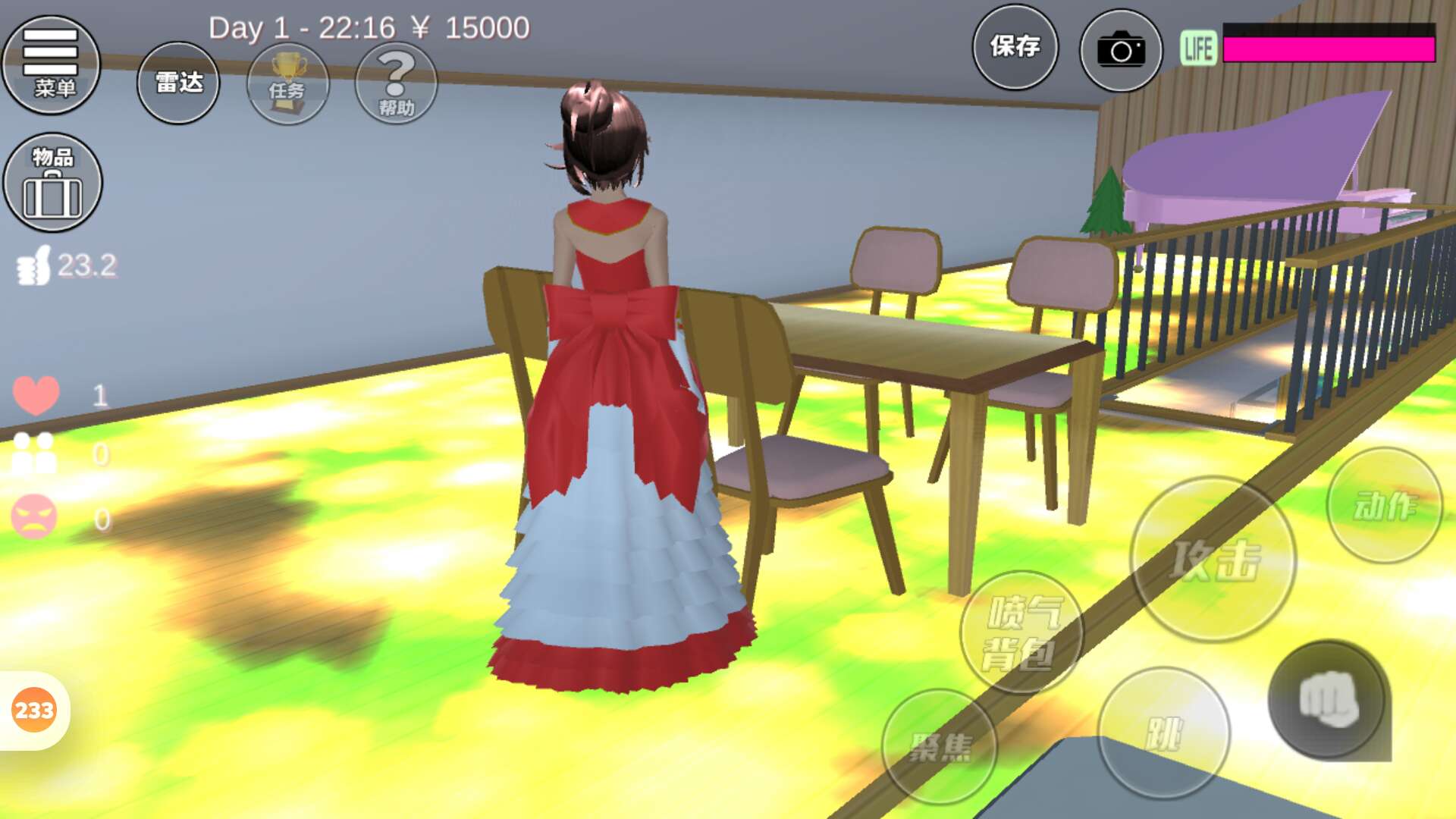Activate the 攻击 attack button

point(1213,560)
